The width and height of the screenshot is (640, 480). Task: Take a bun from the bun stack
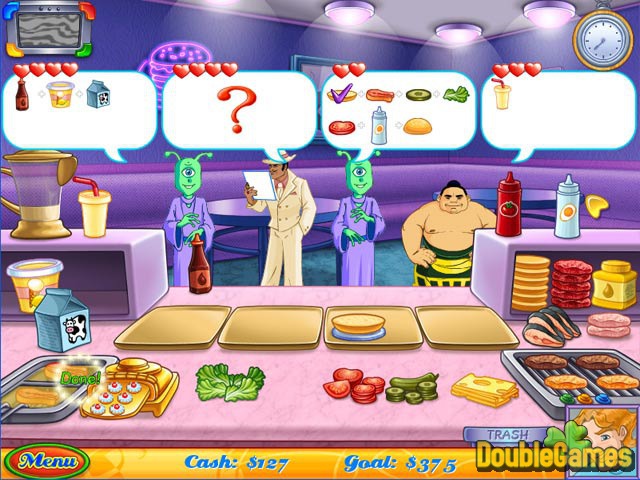coord(531,283)
